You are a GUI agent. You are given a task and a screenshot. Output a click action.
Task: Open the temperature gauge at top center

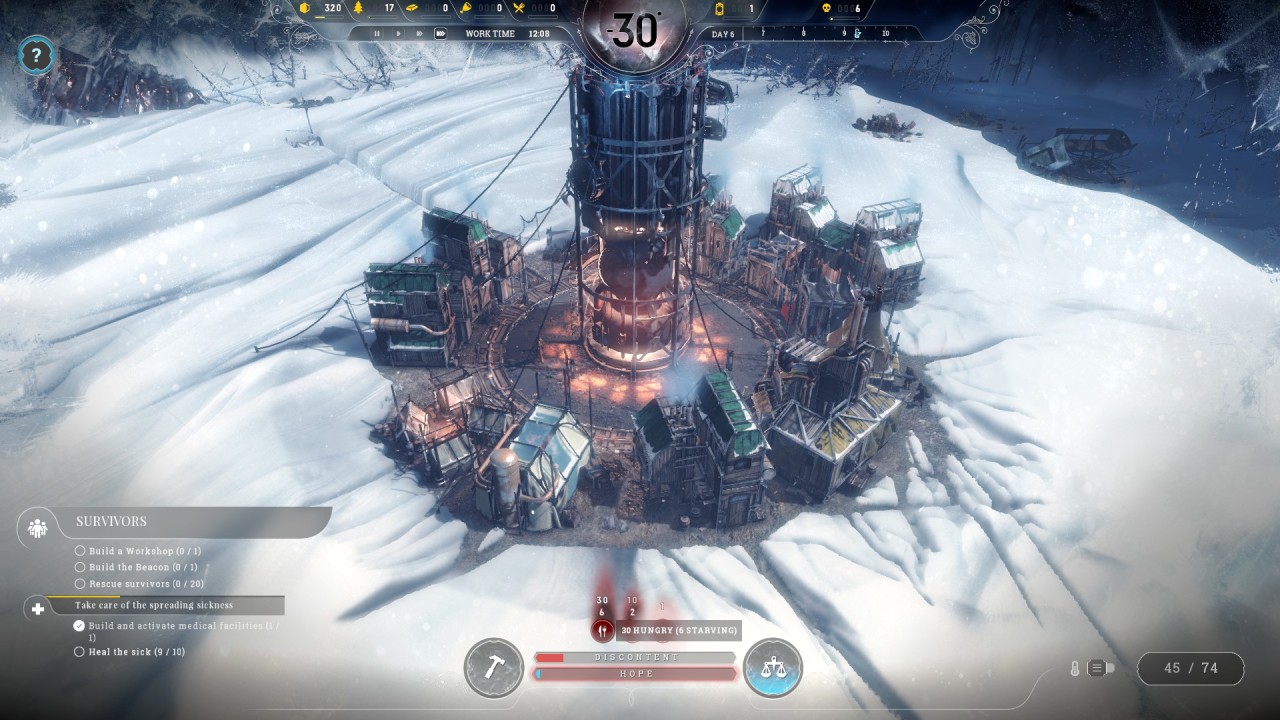tap(634, 30)
